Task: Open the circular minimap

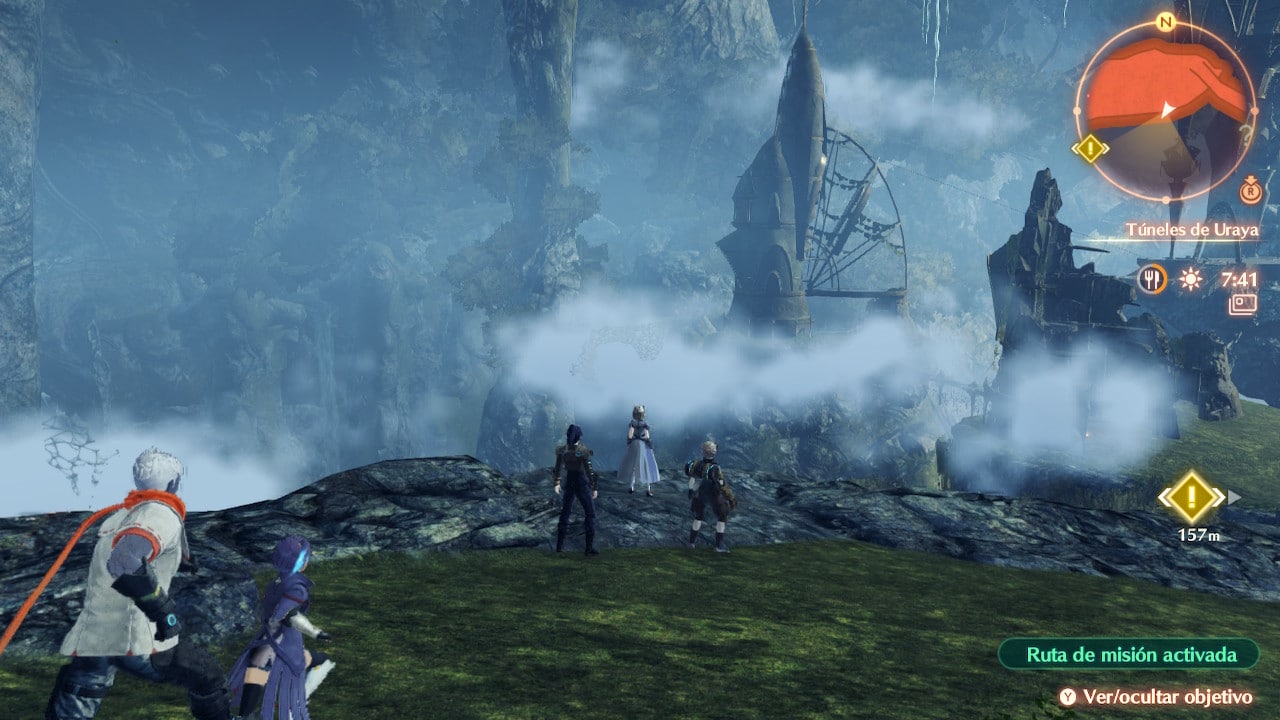Action: coord(1165,110)
